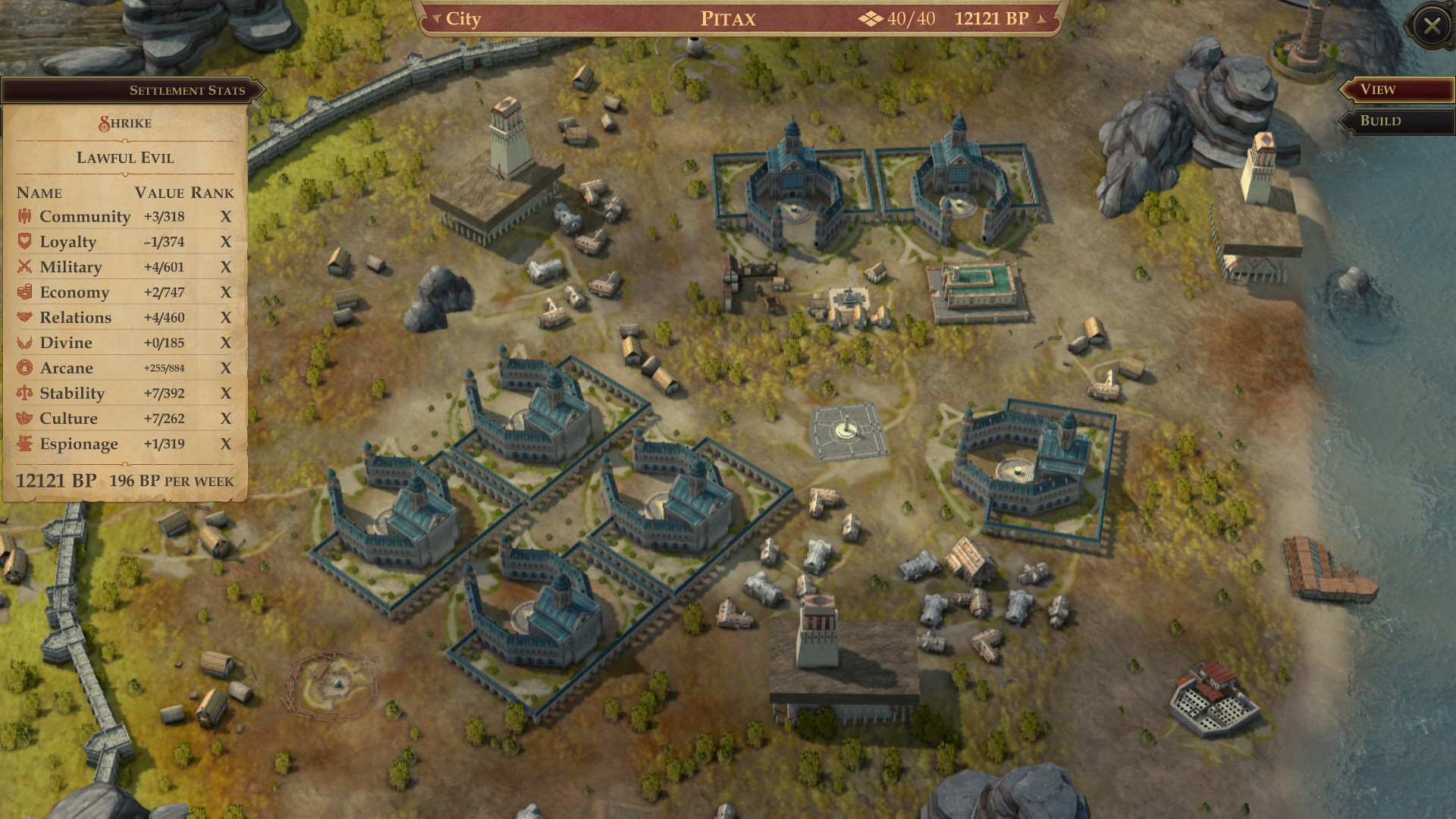This screenshot has width=1456, height=819.
Task: Choose the Economy stat row
Action: point(125,292)
